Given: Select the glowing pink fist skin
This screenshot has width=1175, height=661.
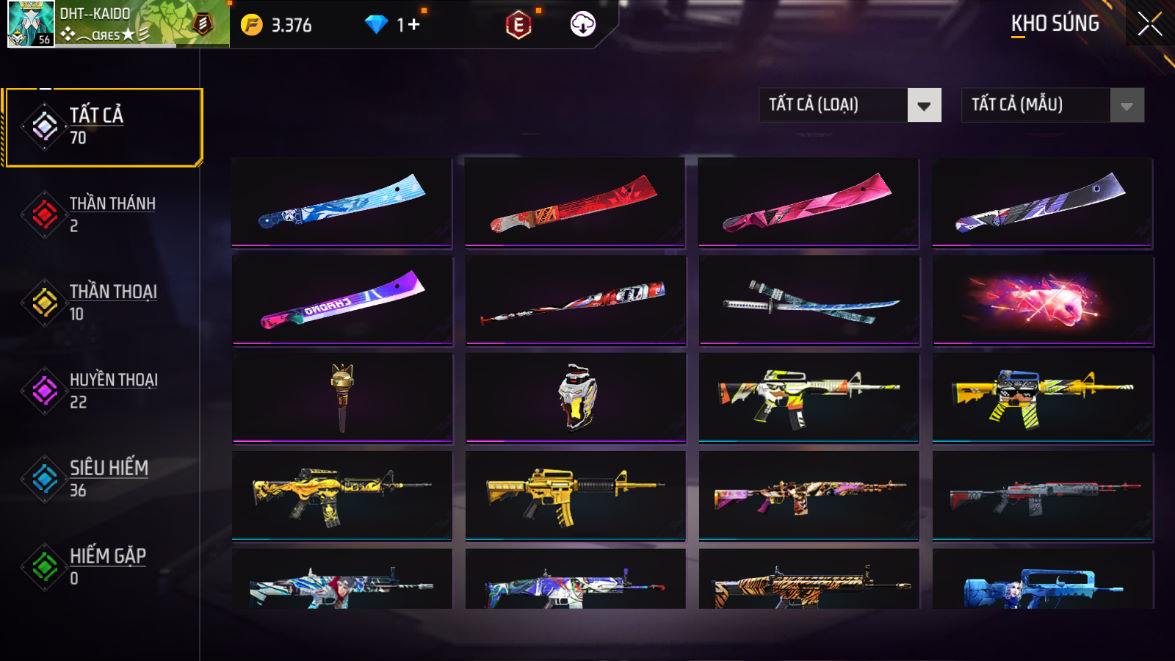Looking at the screenshot, I should pos(1042,299).
